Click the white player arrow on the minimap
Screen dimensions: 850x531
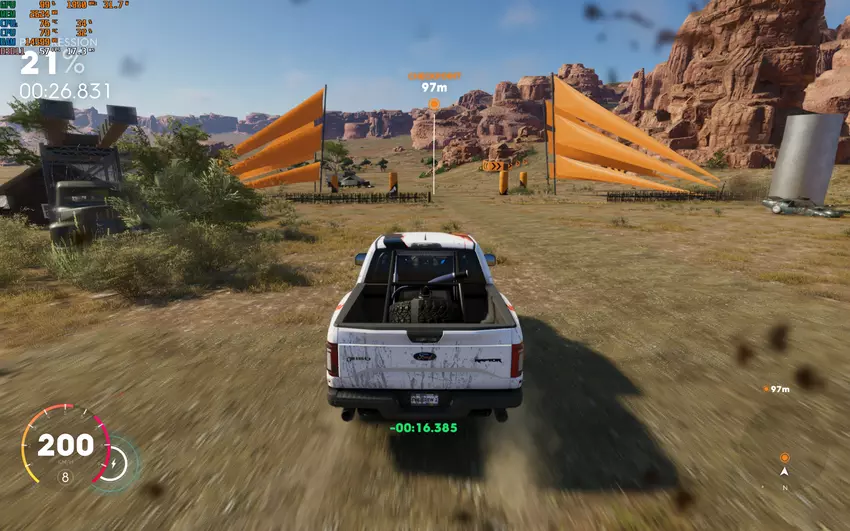point(784,471)
